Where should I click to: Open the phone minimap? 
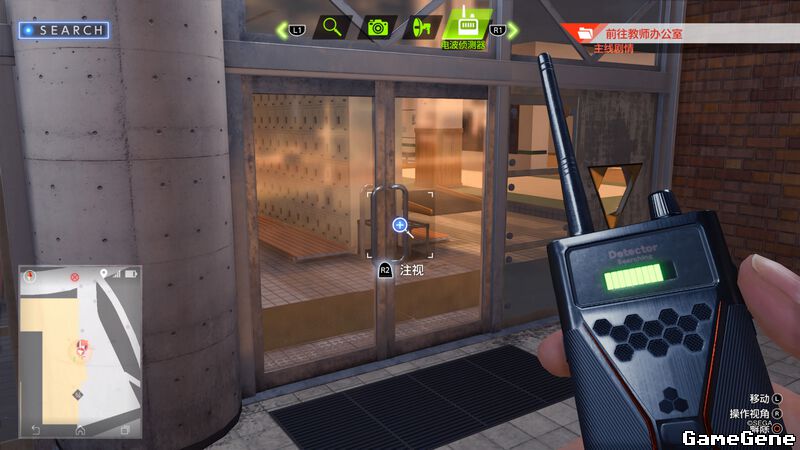[x=79, y=350]
